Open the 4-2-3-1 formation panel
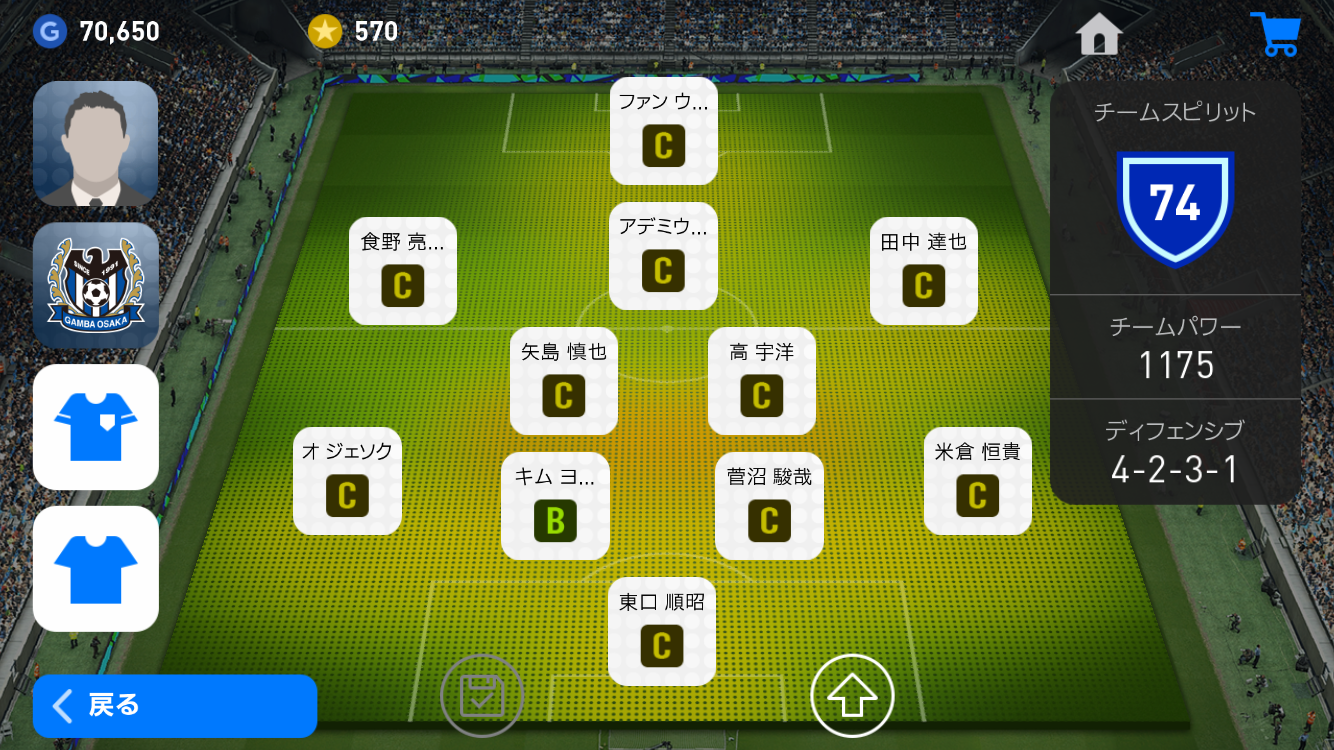This screenshot has width=1334, height=750. pos(1175,452)
